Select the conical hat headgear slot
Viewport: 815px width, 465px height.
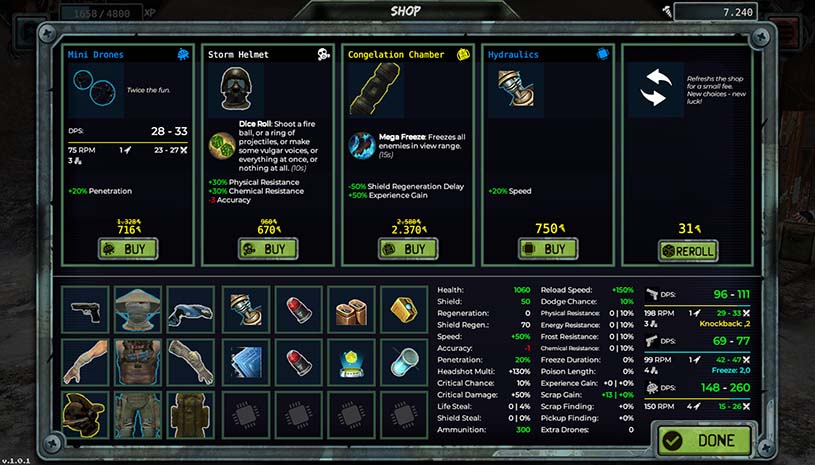[x=138, y=309]
